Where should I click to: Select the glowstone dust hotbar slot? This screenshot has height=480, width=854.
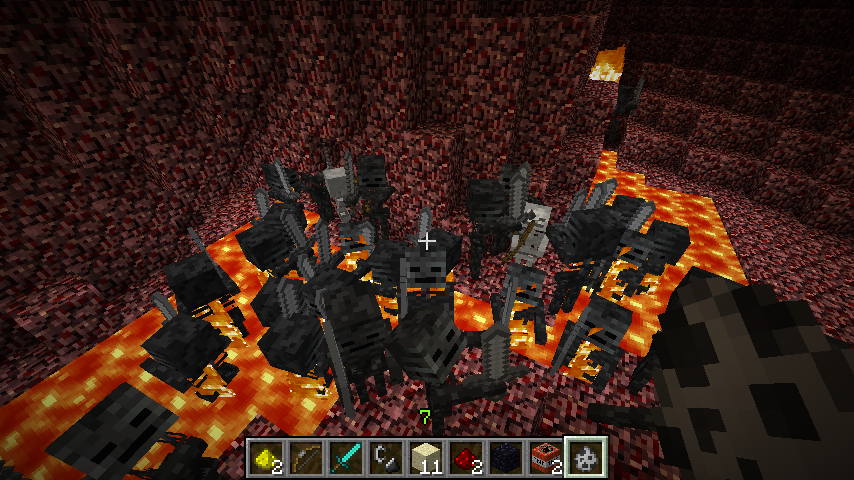pyautogui.click(x=266, y=457)
